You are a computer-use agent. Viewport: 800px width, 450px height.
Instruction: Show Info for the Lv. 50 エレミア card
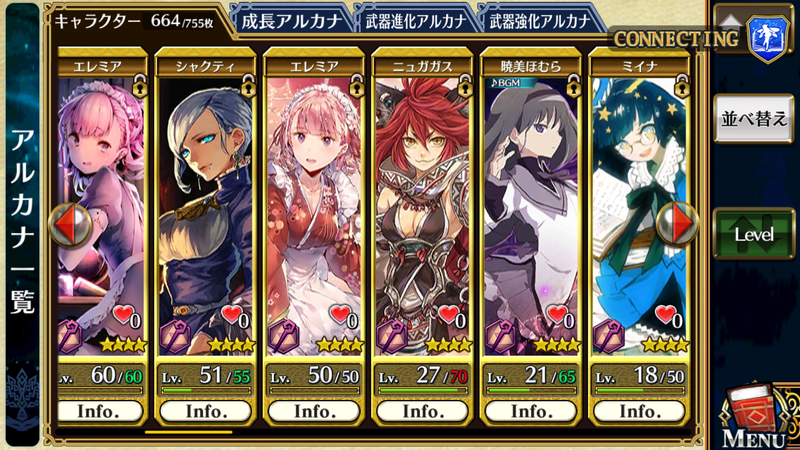314,410
